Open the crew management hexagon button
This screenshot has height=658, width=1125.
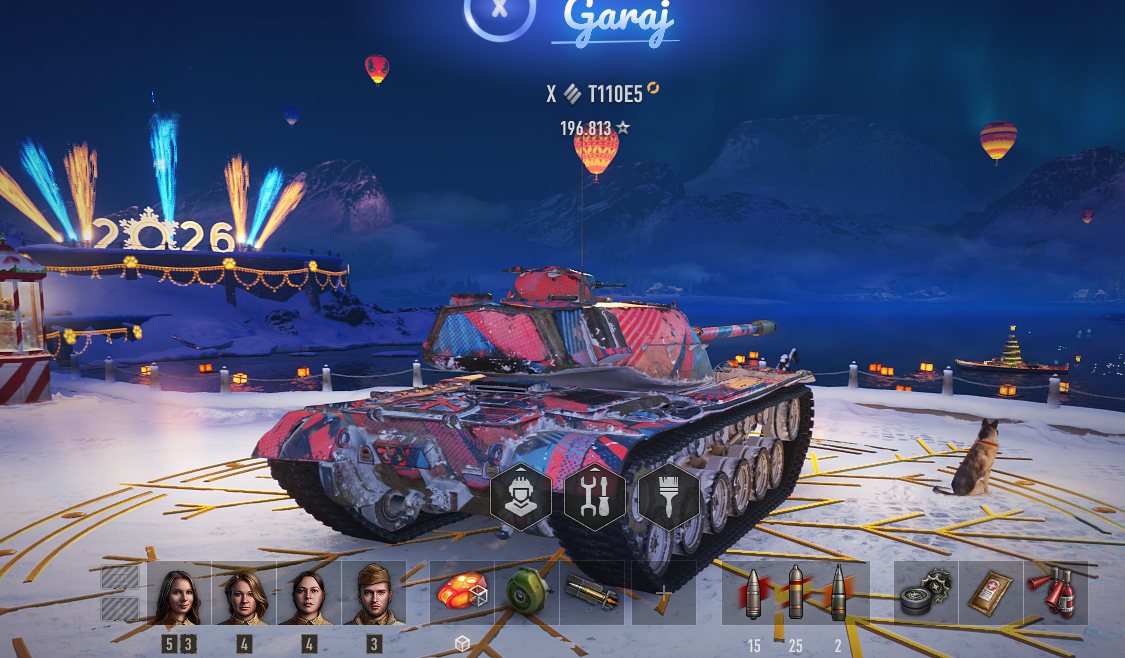(x=520, y=497)
